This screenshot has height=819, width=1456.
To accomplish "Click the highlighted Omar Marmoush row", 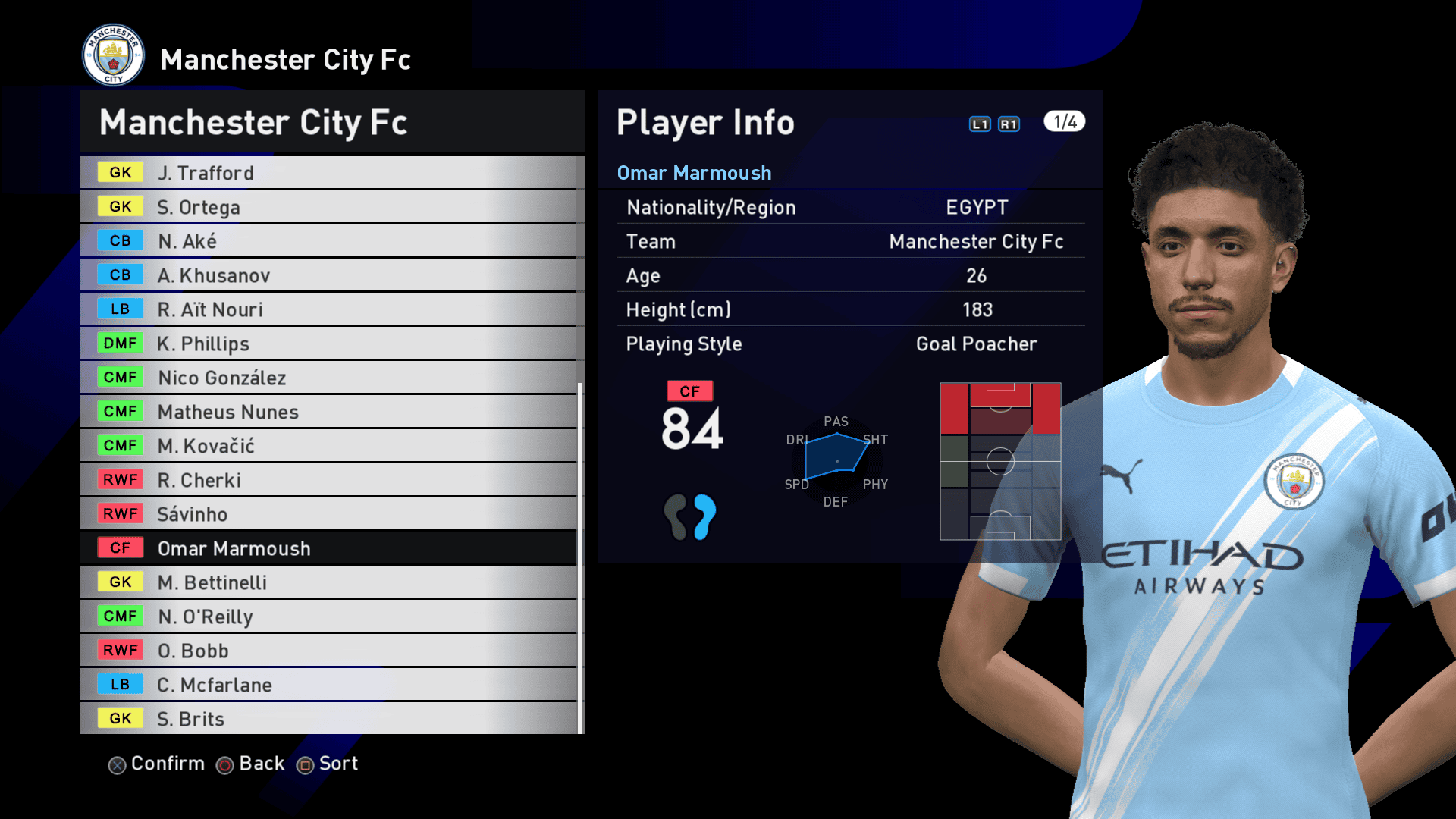I will [x=328, y=548].
